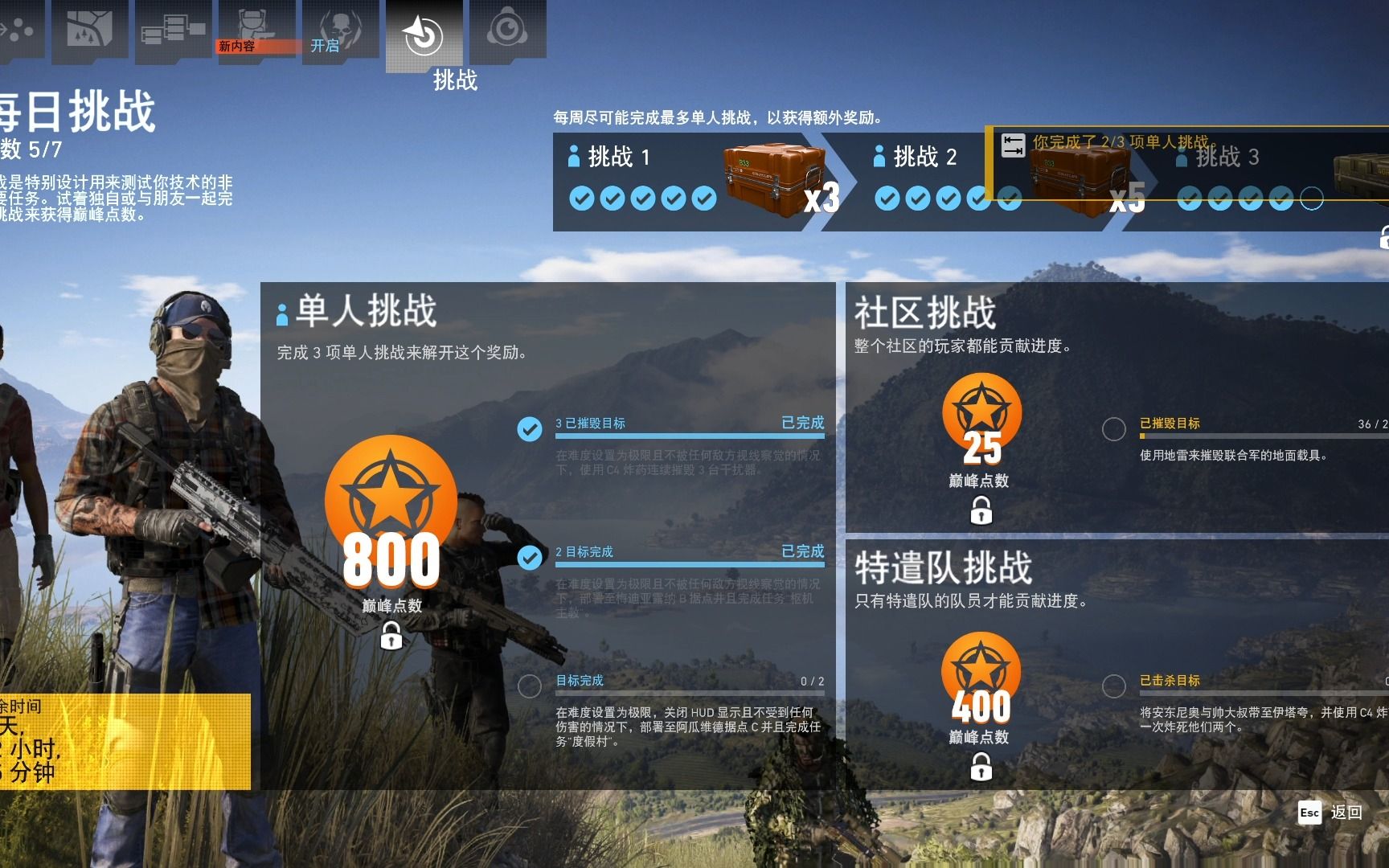
Task: Click empty circle beside 目标完成 0/2
Action: 528,687
